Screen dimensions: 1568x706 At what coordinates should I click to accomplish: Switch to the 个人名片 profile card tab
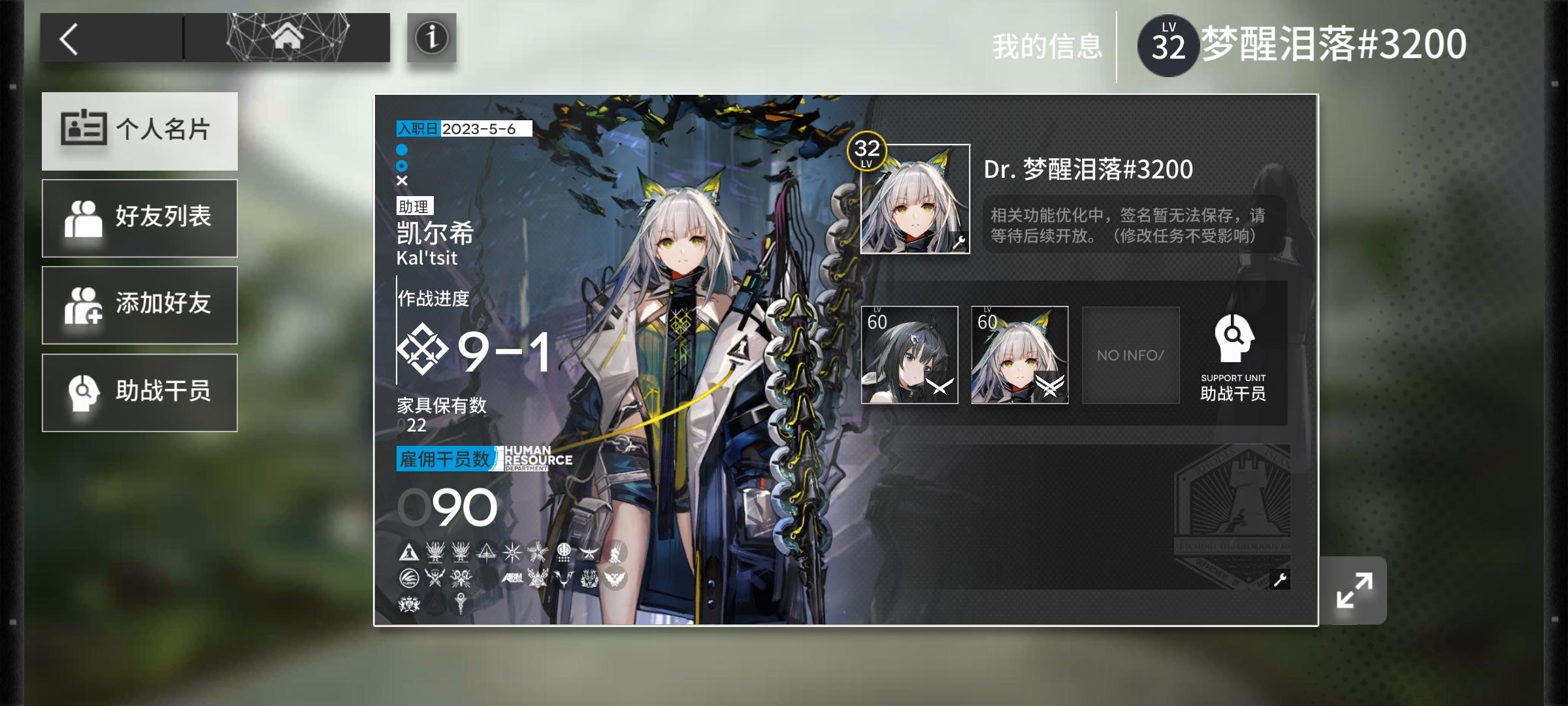coord(139,131)
